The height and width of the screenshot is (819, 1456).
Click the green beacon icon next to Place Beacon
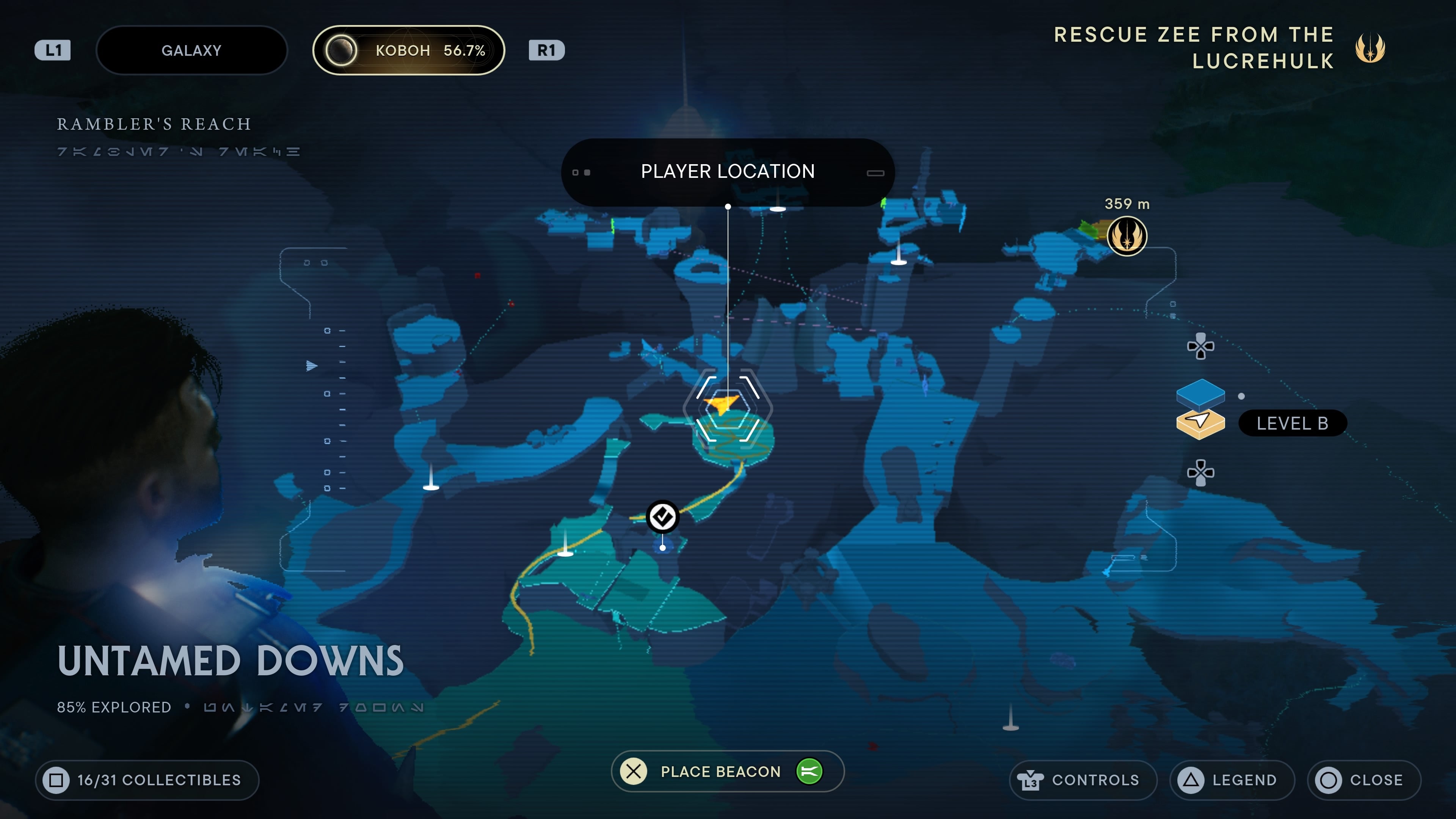(x=811, y=771)
